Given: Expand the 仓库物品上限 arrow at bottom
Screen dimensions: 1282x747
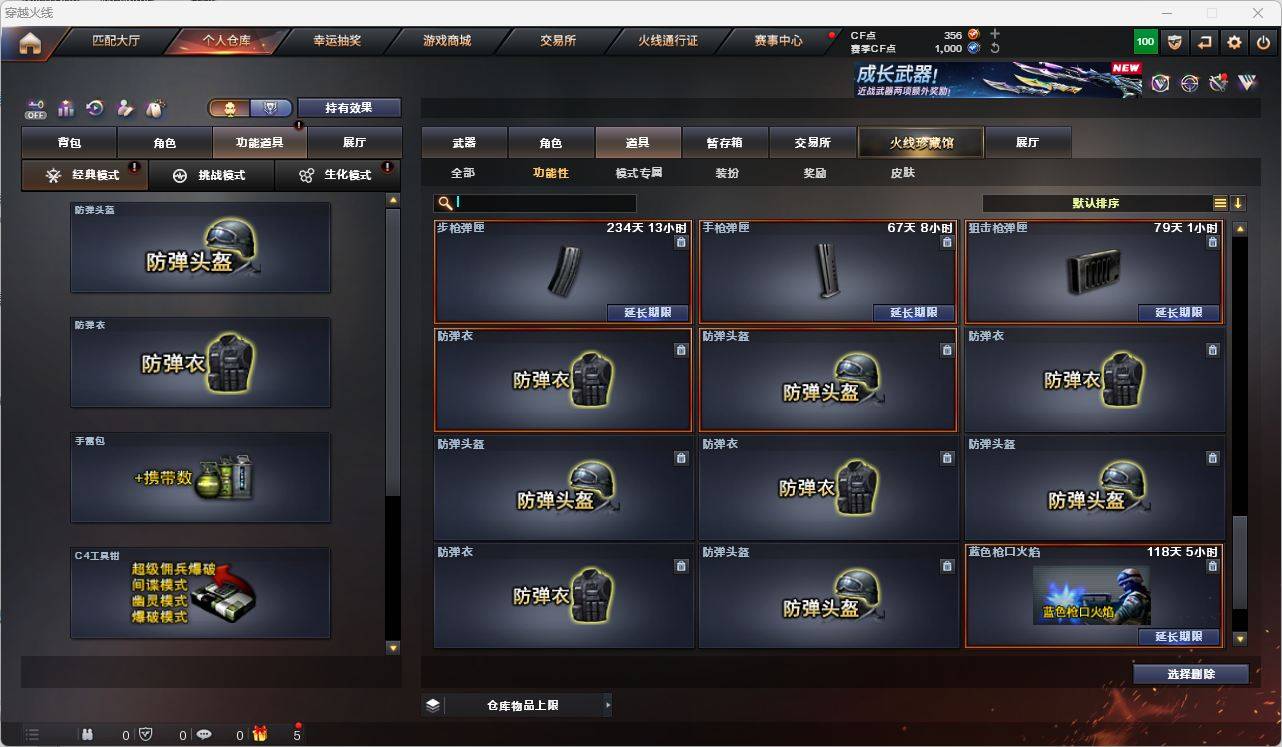Looking at the screenshot, I should click(608, 704).
